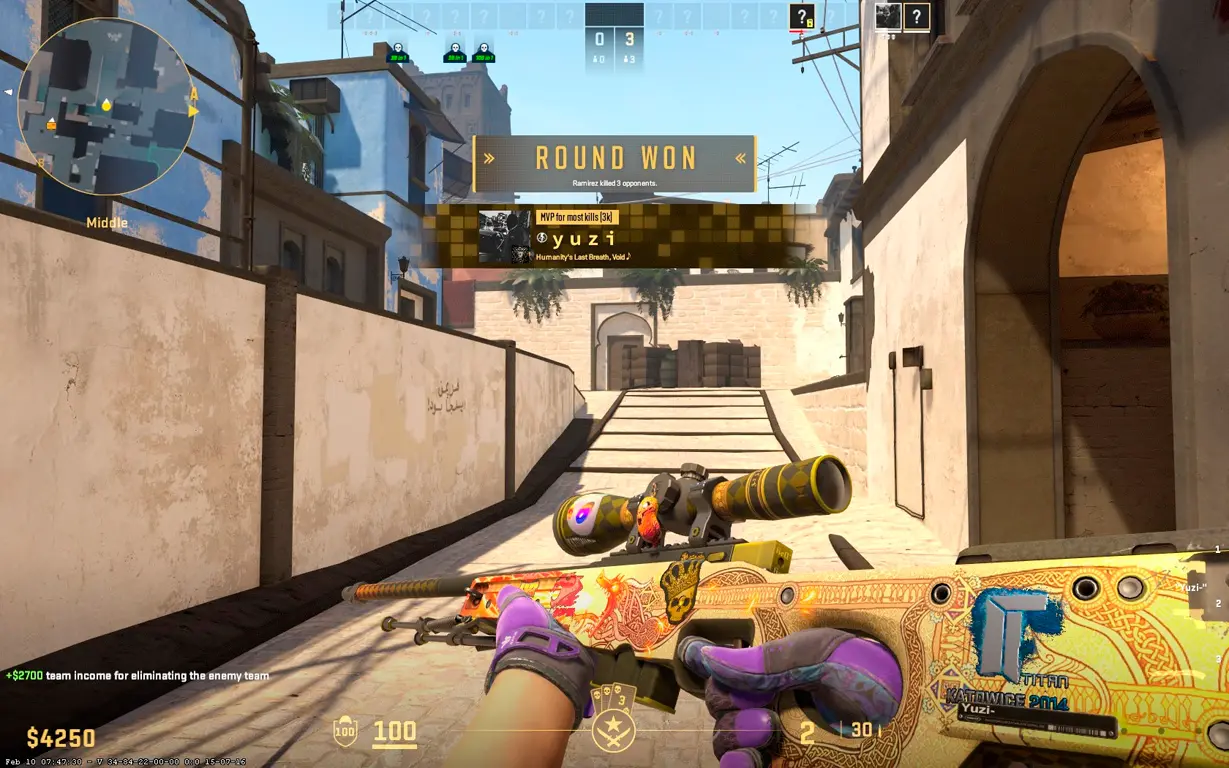Select yuzi's avatar in the MVP panel
The image size is (1229, 768).
[x=504, y=236]
